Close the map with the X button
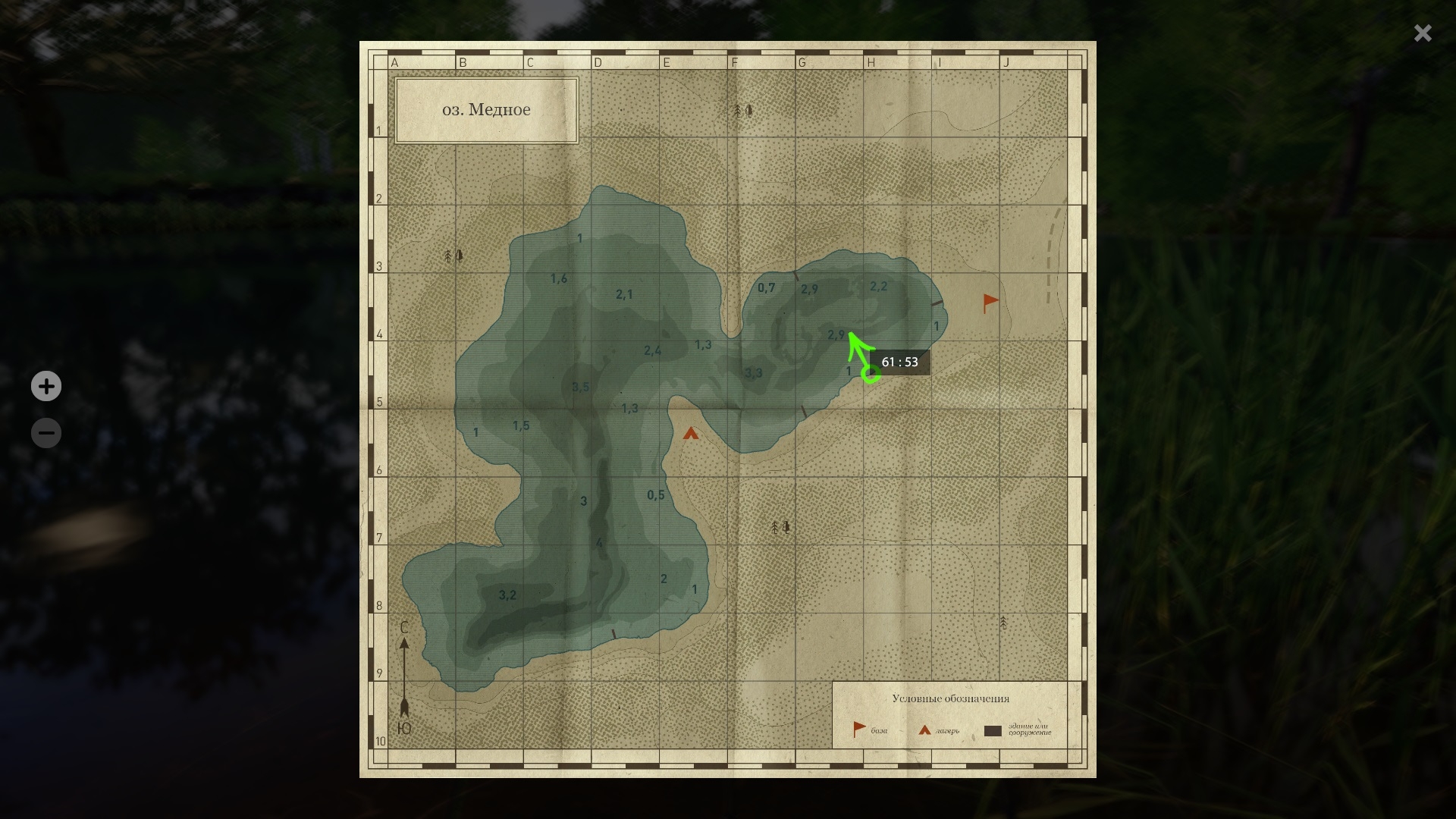This screenshot has height=819, width=1456. (x=1422, y=33)
